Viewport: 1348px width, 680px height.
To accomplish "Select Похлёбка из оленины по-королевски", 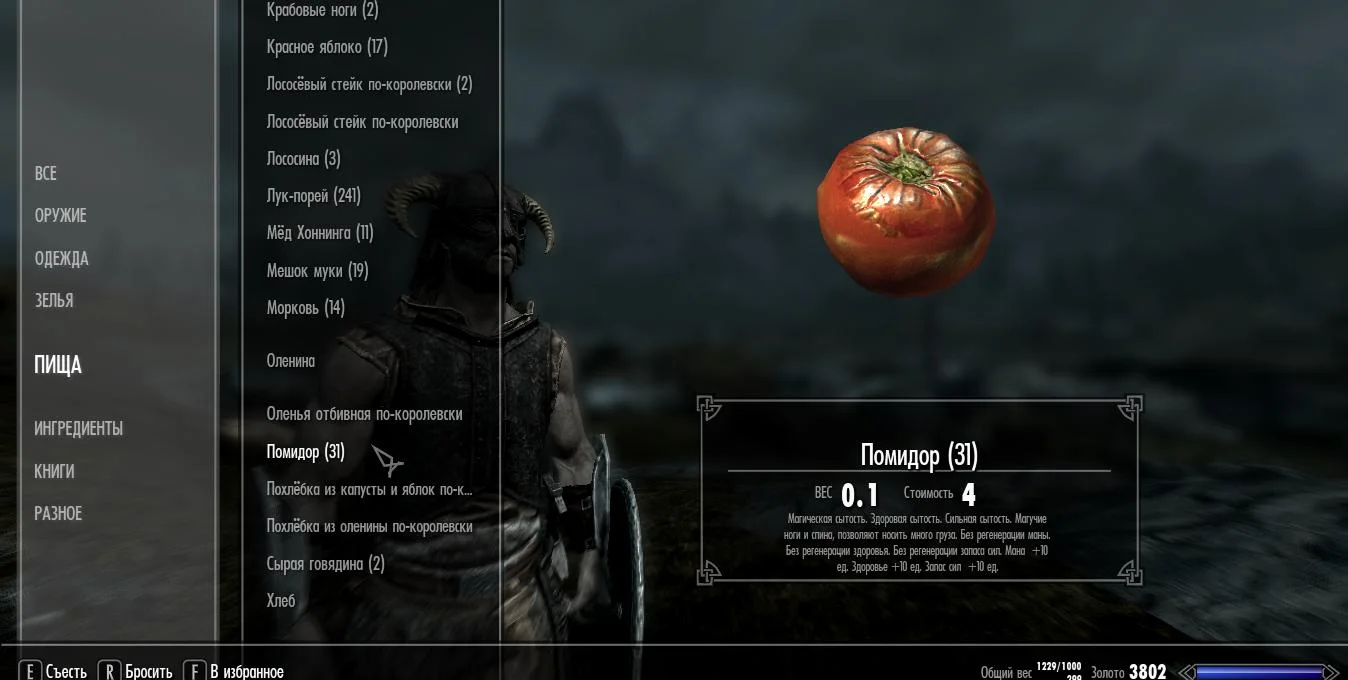I will pos(369,527).
